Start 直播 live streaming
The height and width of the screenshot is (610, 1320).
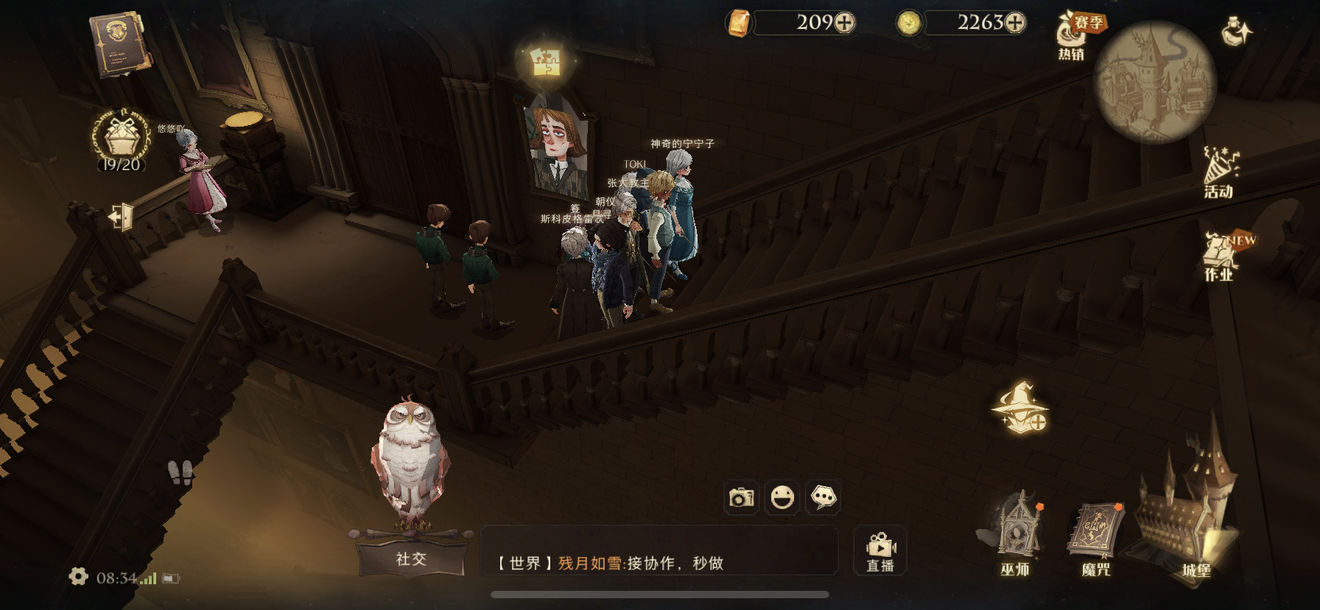pos(880,550)
